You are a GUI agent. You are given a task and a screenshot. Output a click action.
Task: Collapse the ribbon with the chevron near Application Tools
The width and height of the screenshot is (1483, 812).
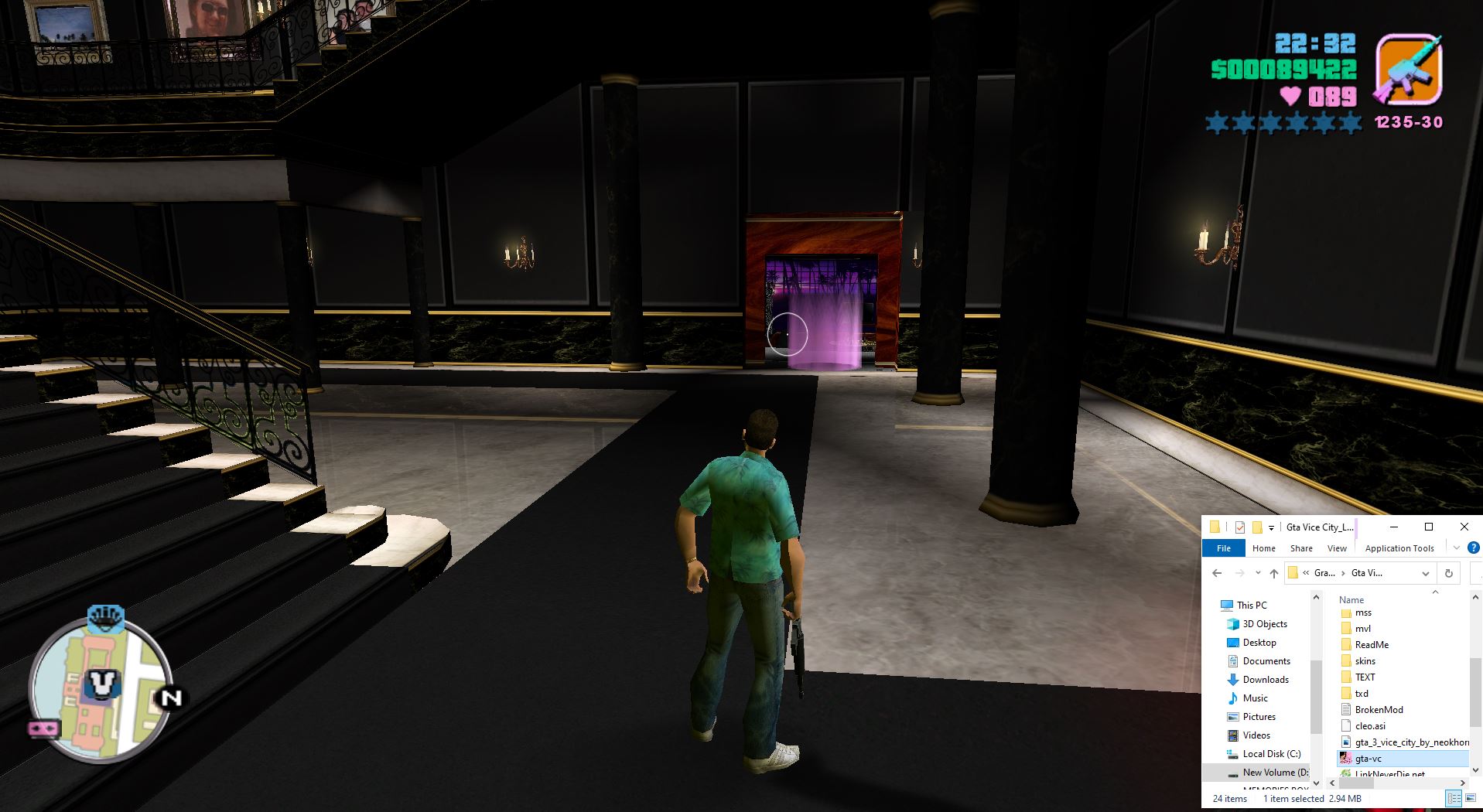1455,548
